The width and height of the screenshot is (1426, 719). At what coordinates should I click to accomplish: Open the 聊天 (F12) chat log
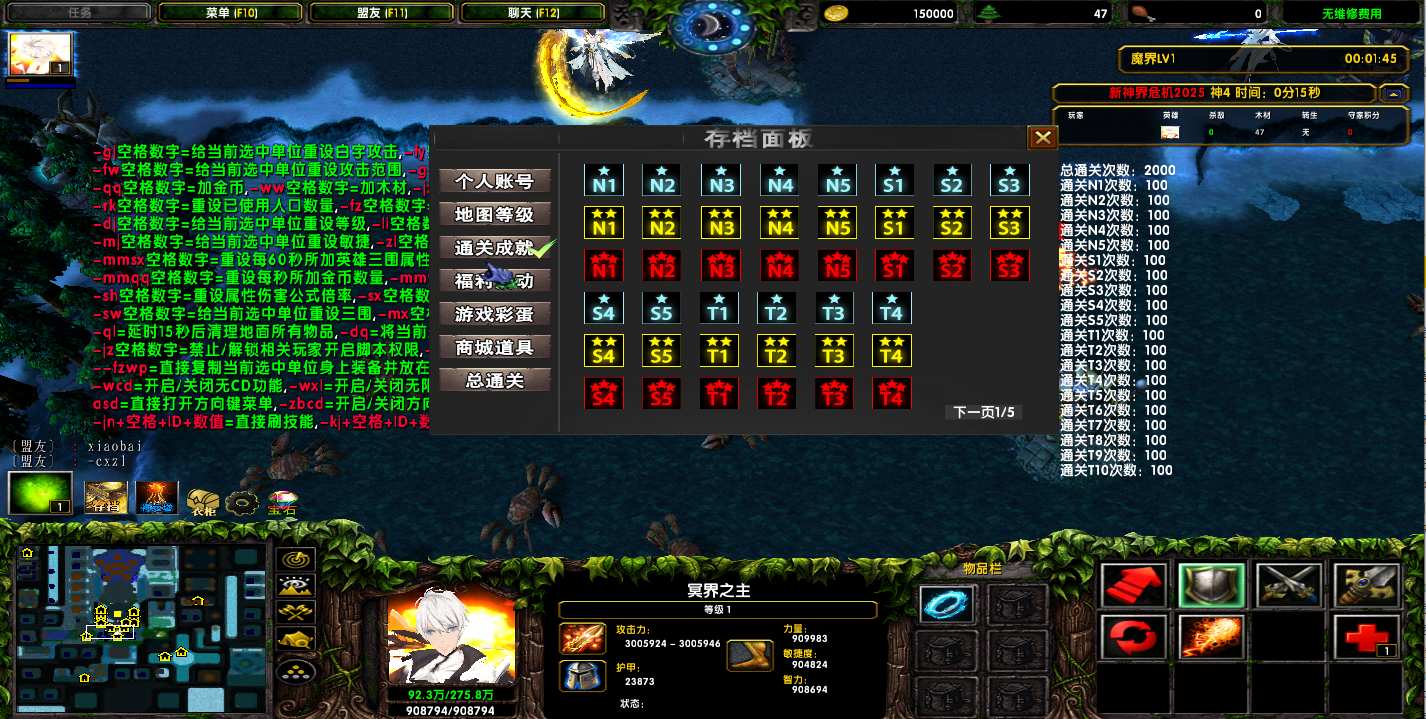click(x=532, y=13)
